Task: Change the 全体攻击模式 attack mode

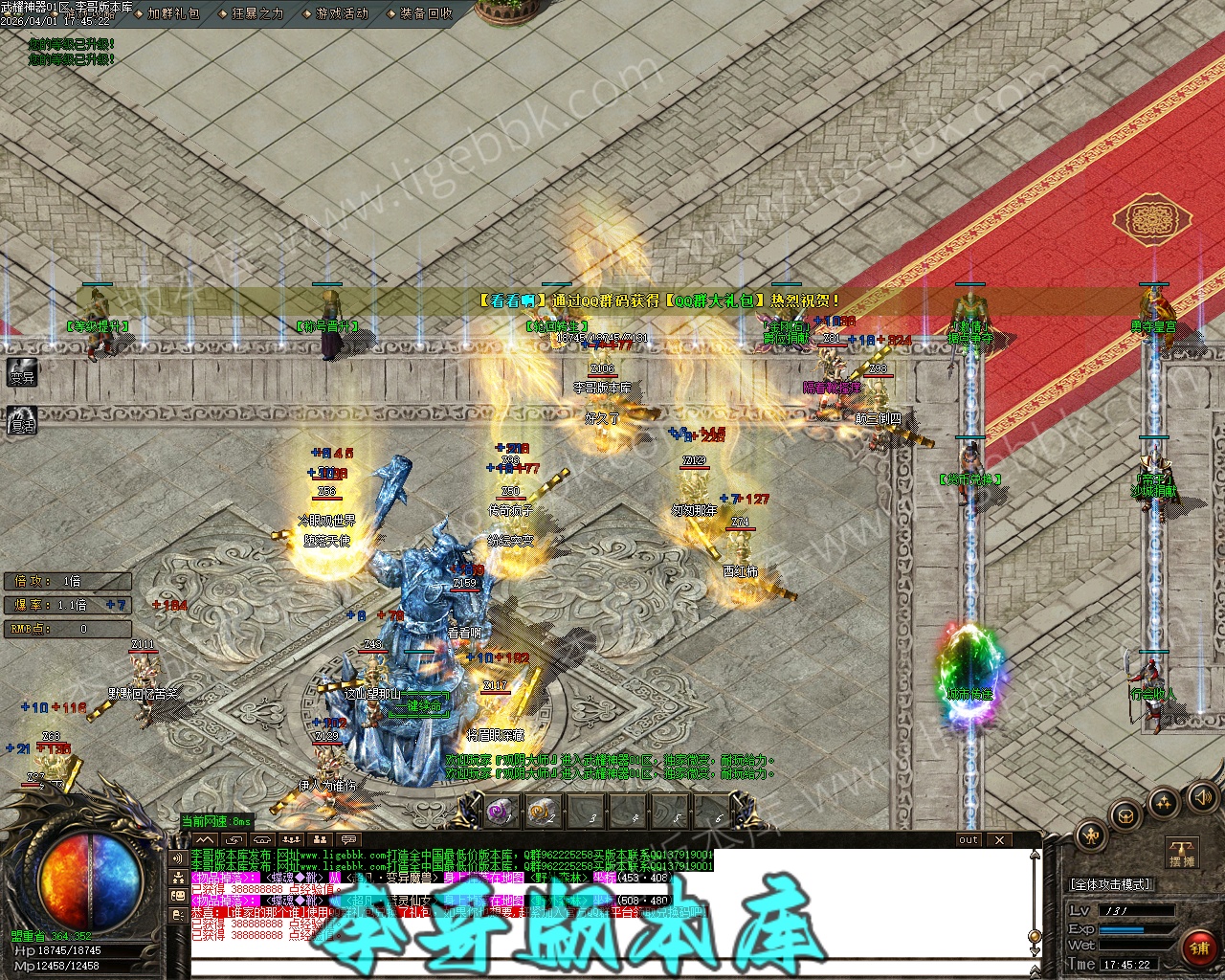Action: click(x=1111, y=884)
